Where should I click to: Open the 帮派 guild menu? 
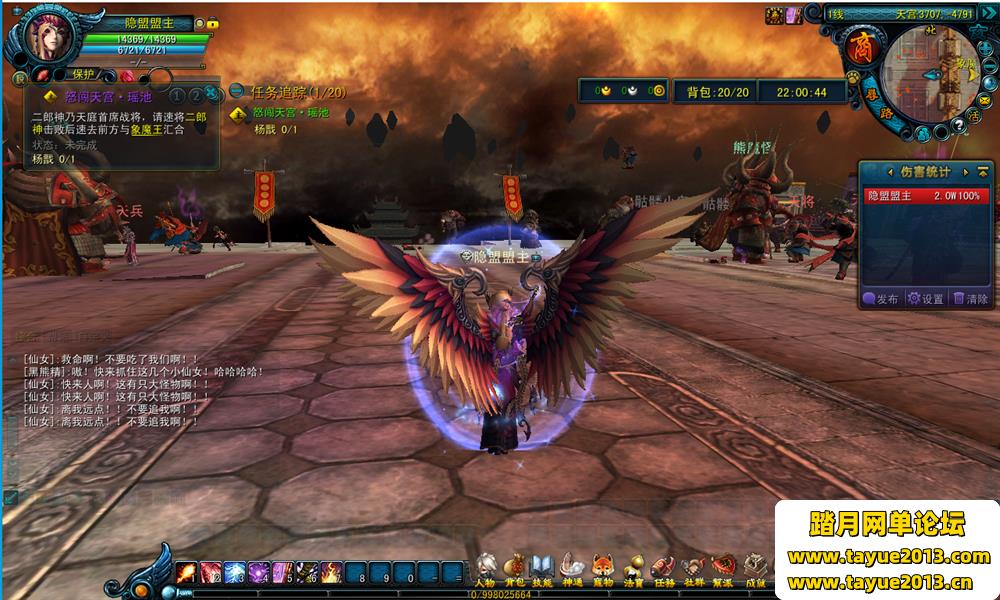[723, 568]
